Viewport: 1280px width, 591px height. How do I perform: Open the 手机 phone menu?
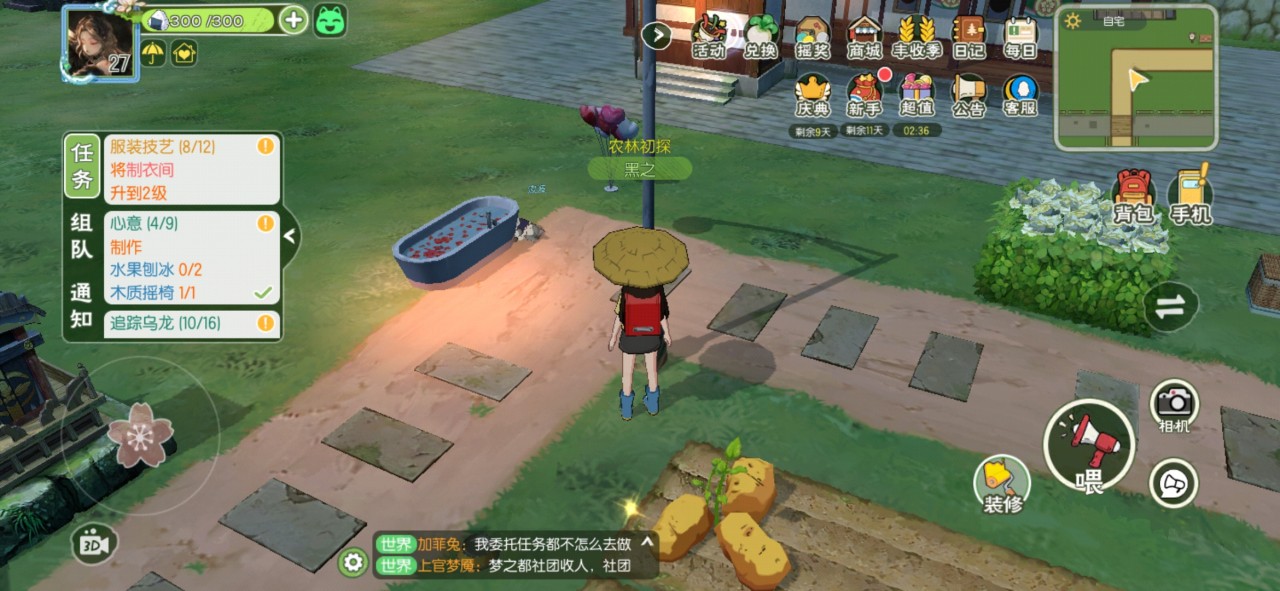1190,196
